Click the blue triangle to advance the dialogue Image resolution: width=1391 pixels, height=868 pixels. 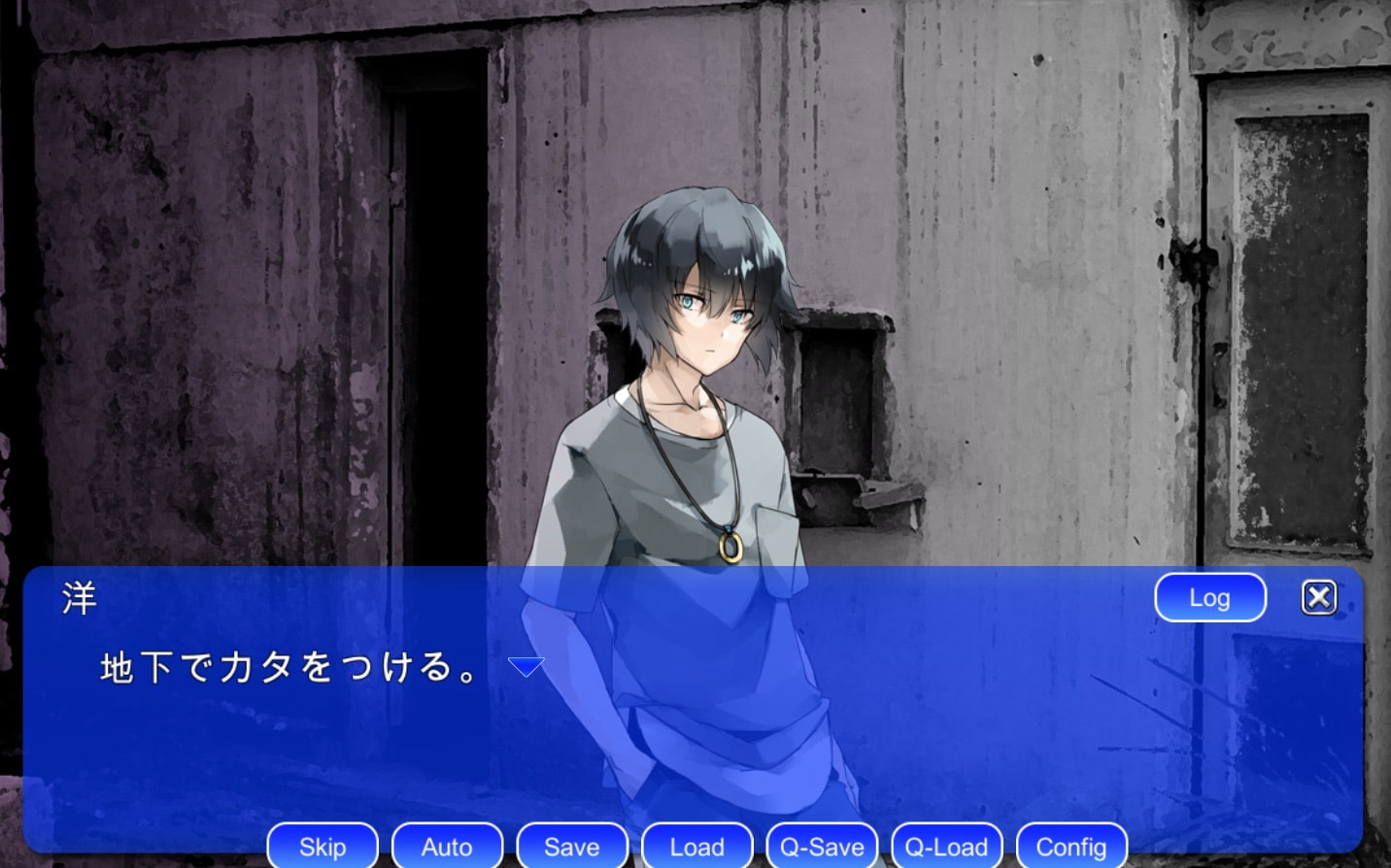(x=526, y=667)
